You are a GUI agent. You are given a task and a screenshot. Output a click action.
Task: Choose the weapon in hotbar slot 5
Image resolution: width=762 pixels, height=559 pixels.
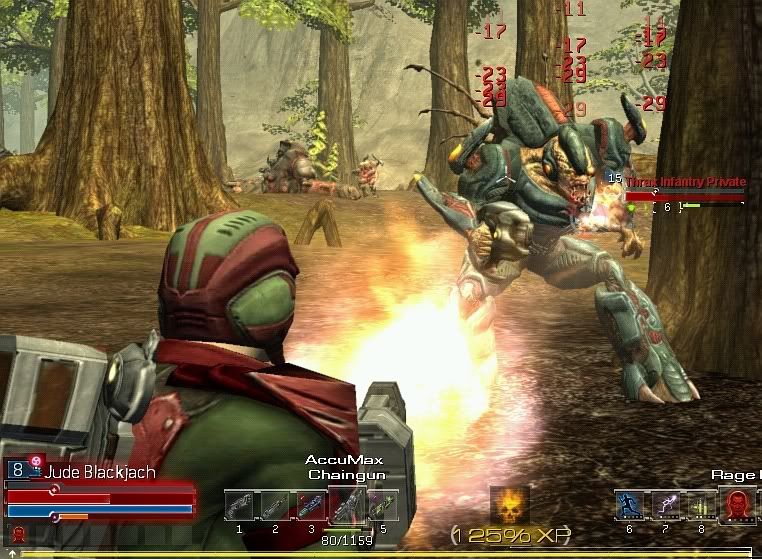381,505
